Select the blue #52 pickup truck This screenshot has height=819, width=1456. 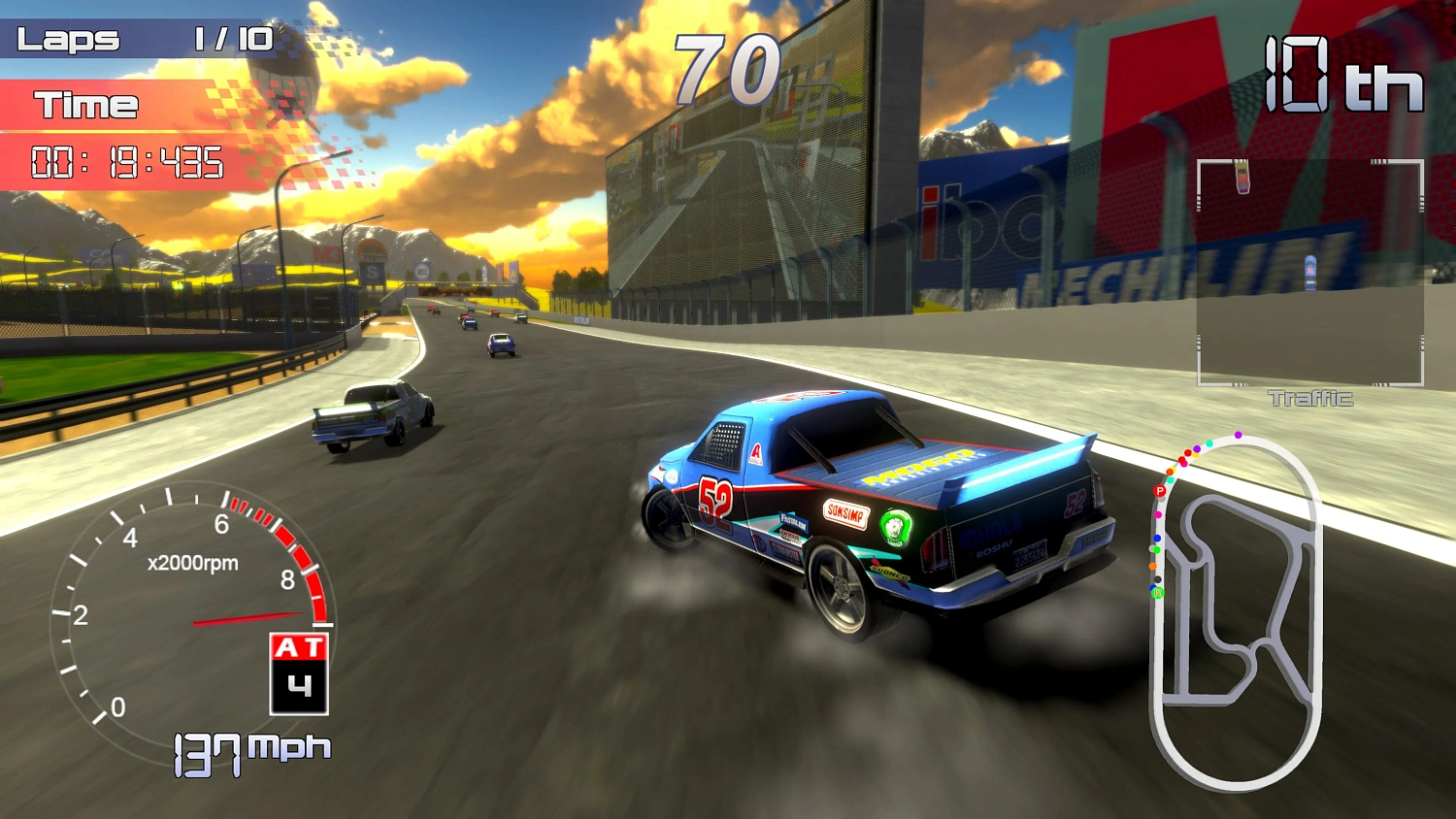tap(874, 505)
